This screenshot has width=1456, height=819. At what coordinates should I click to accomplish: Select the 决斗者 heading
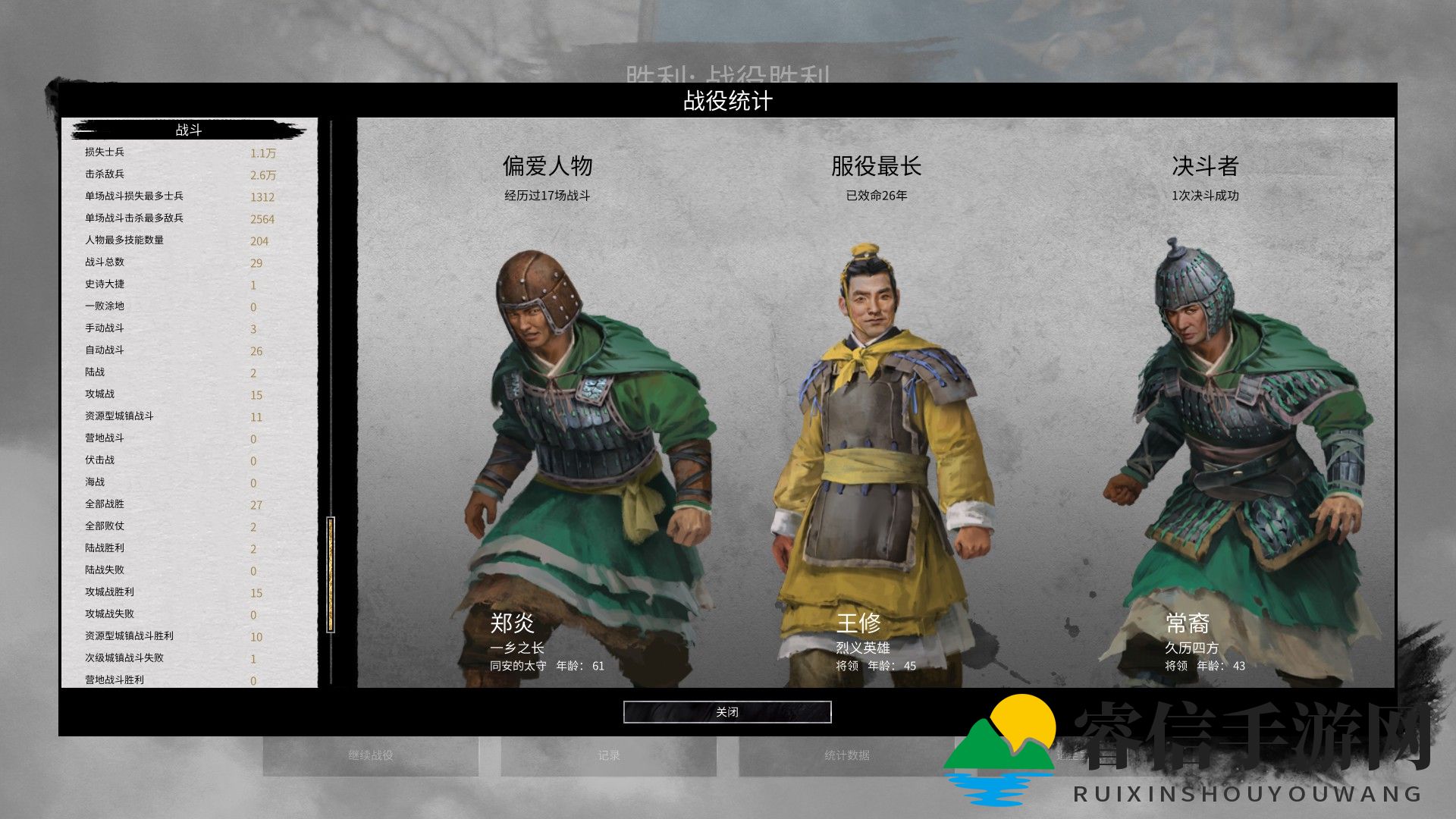pos(1203,168)
